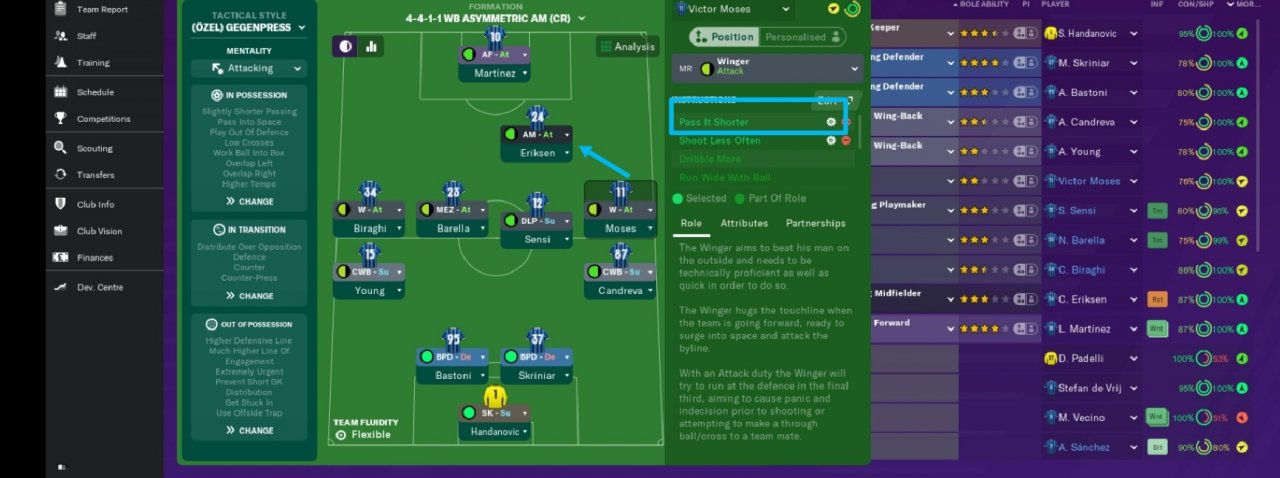Switch to the Personalised instructions toggle
This screenshot has height=478, width=1280.
(x=802, y=37)
